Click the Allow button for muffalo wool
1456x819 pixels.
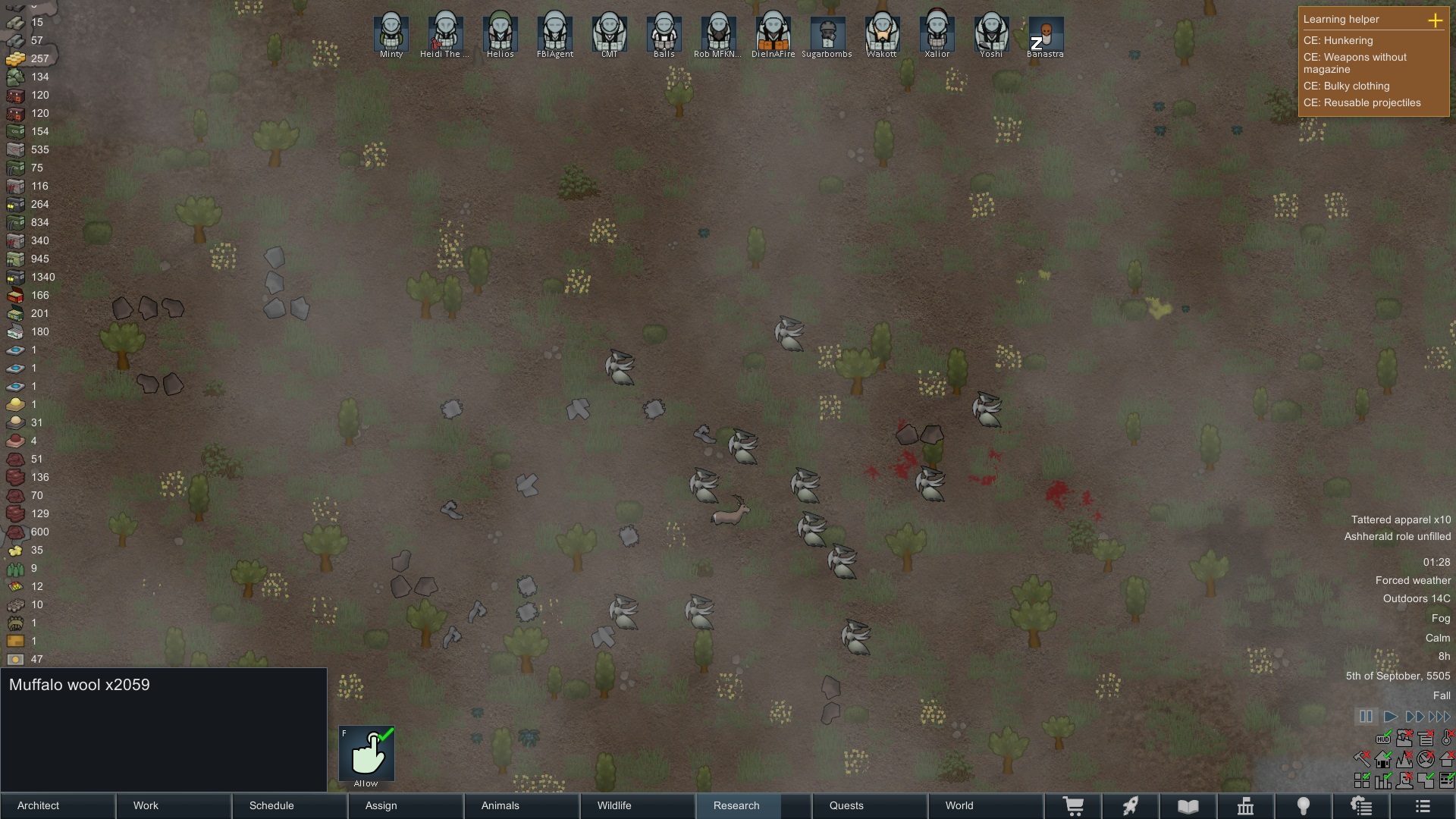(367, 755)
